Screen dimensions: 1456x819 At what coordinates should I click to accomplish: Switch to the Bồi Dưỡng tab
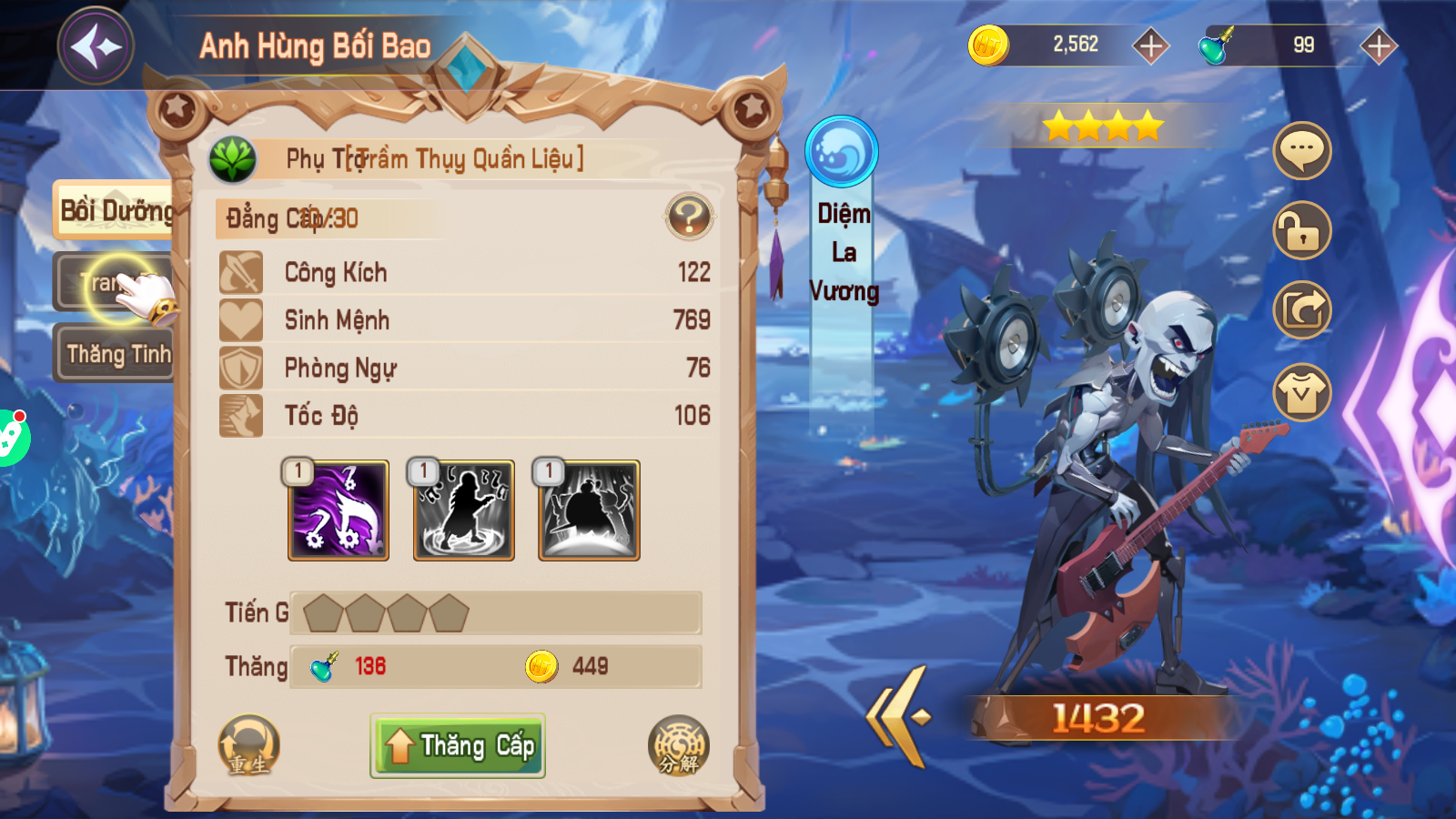[x=115, y=211]
